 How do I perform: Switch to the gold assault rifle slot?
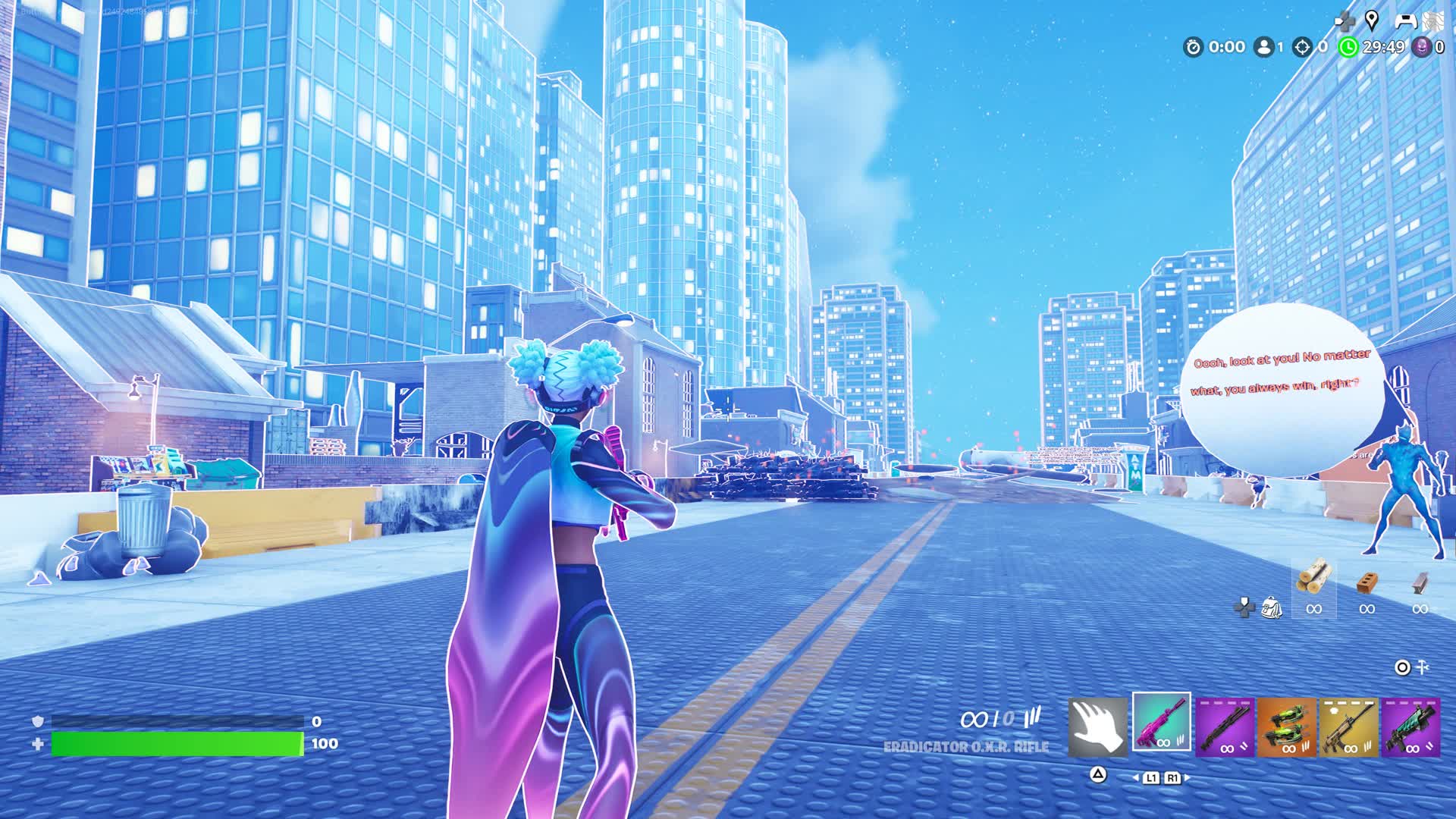[1349, 728]
